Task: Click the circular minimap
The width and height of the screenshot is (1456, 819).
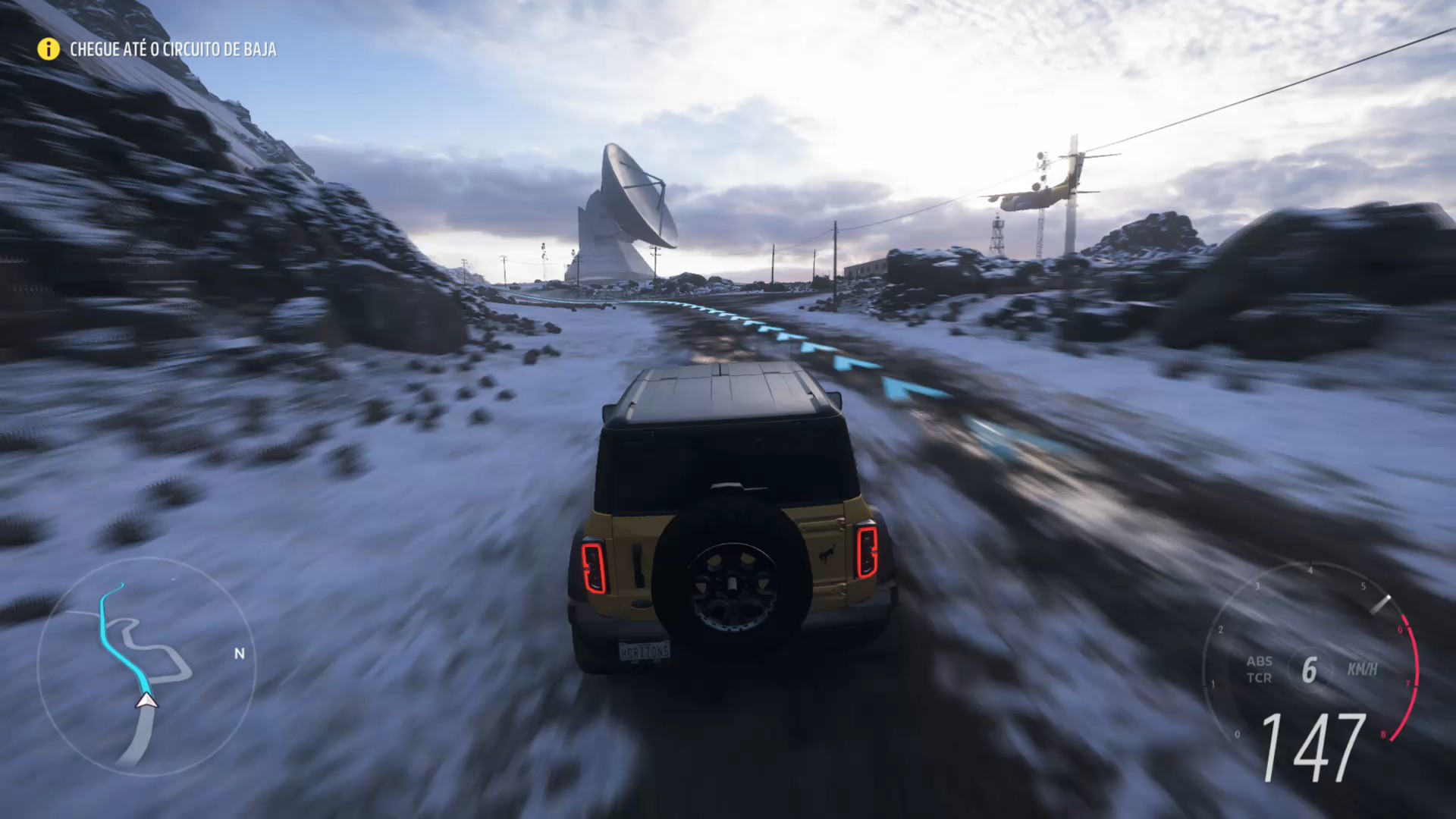Action: (146, 667)
